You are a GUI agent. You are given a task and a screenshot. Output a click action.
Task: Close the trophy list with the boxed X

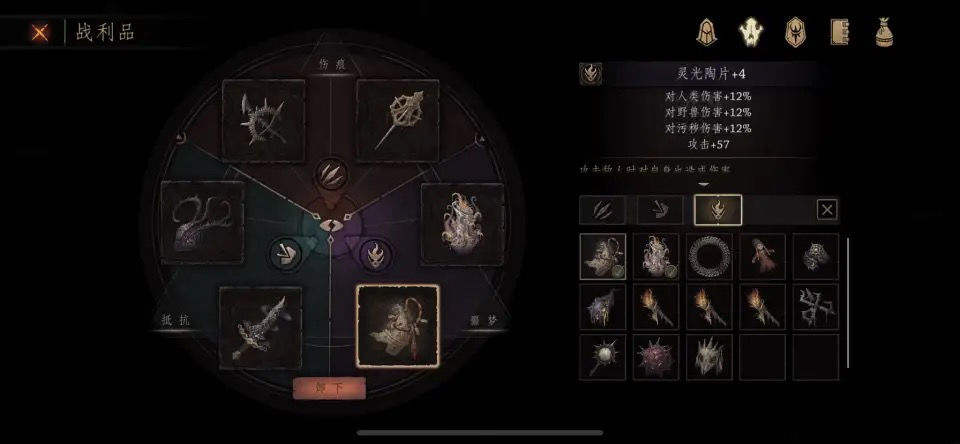coord(827,210)
